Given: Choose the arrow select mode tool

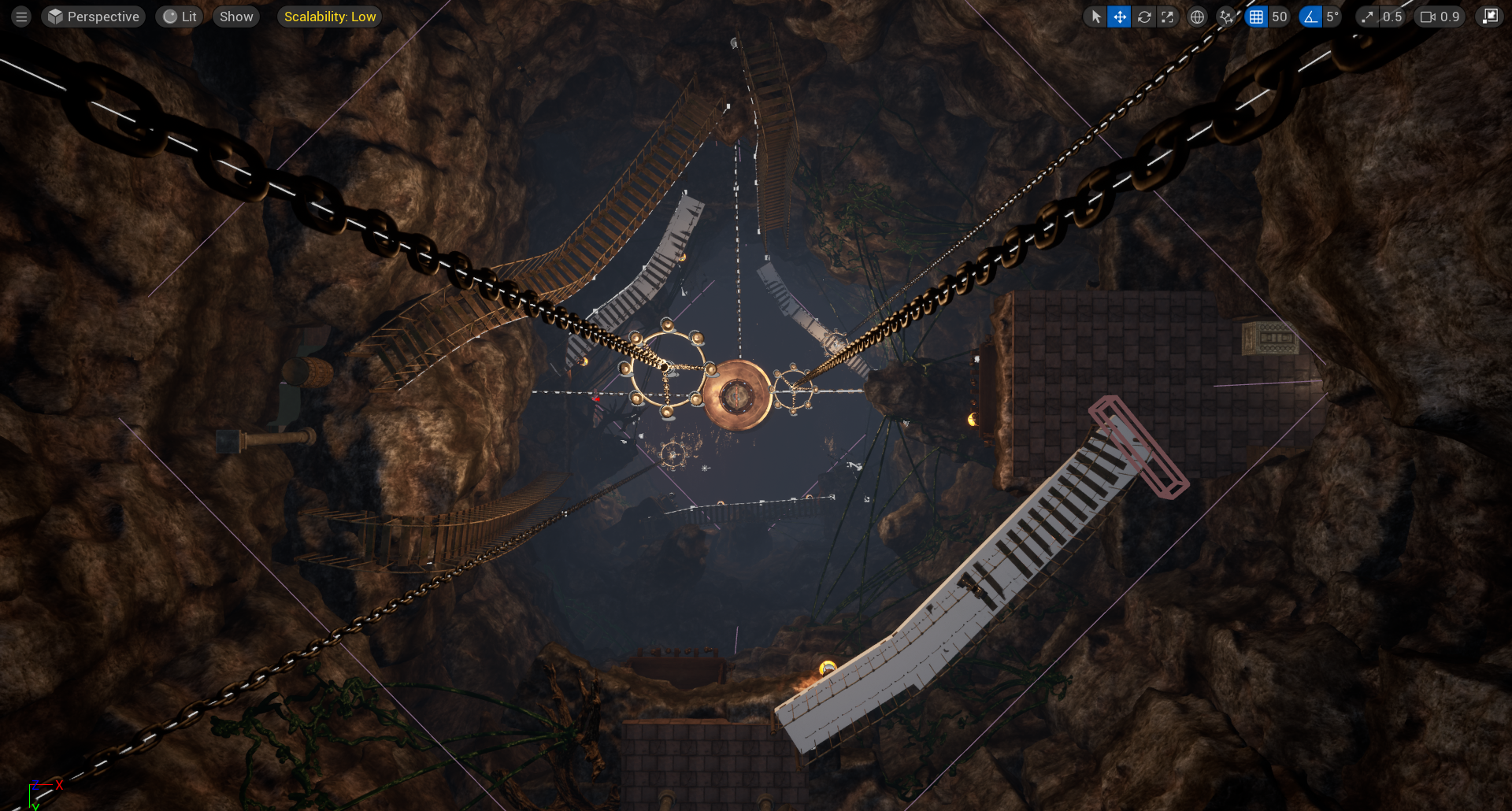Looking at the screenshot, I should point(1096,17).
